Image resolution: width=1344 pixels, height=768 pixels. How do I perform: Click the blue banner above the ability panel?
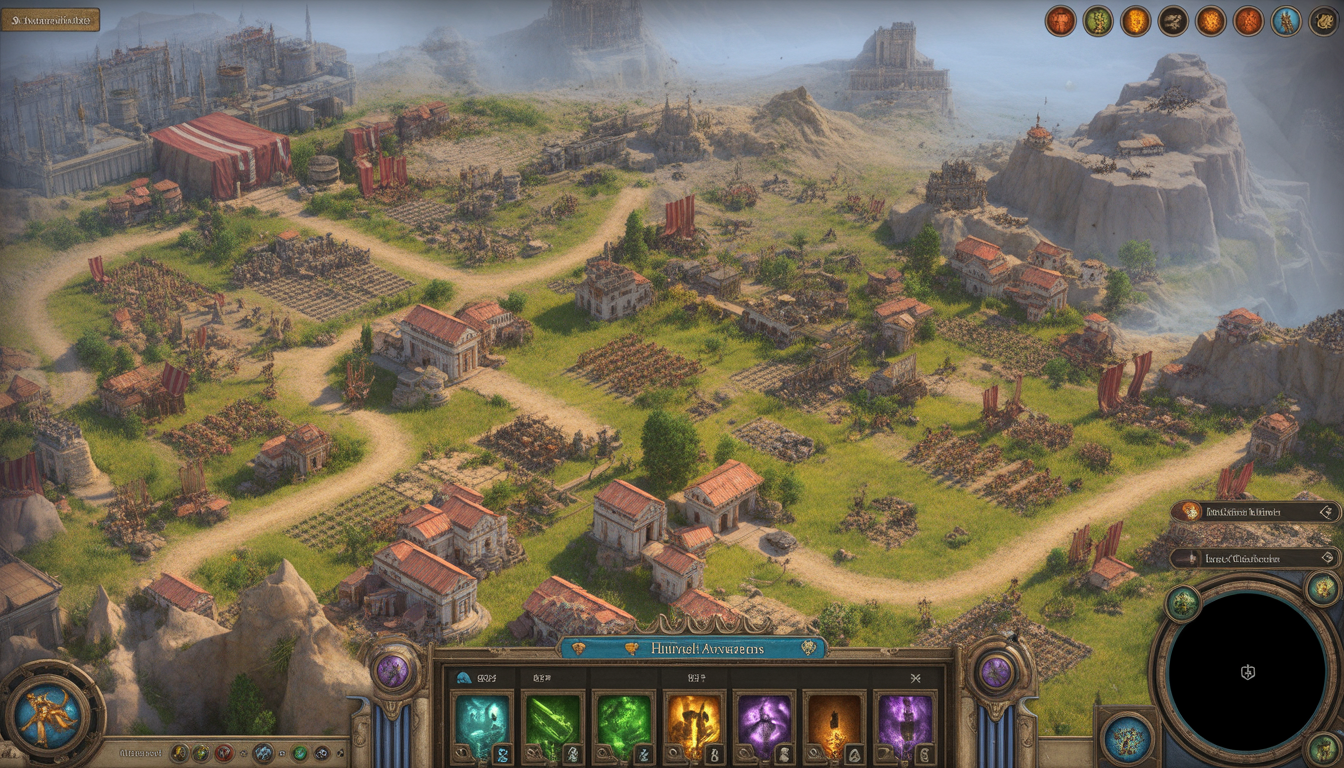694,648
